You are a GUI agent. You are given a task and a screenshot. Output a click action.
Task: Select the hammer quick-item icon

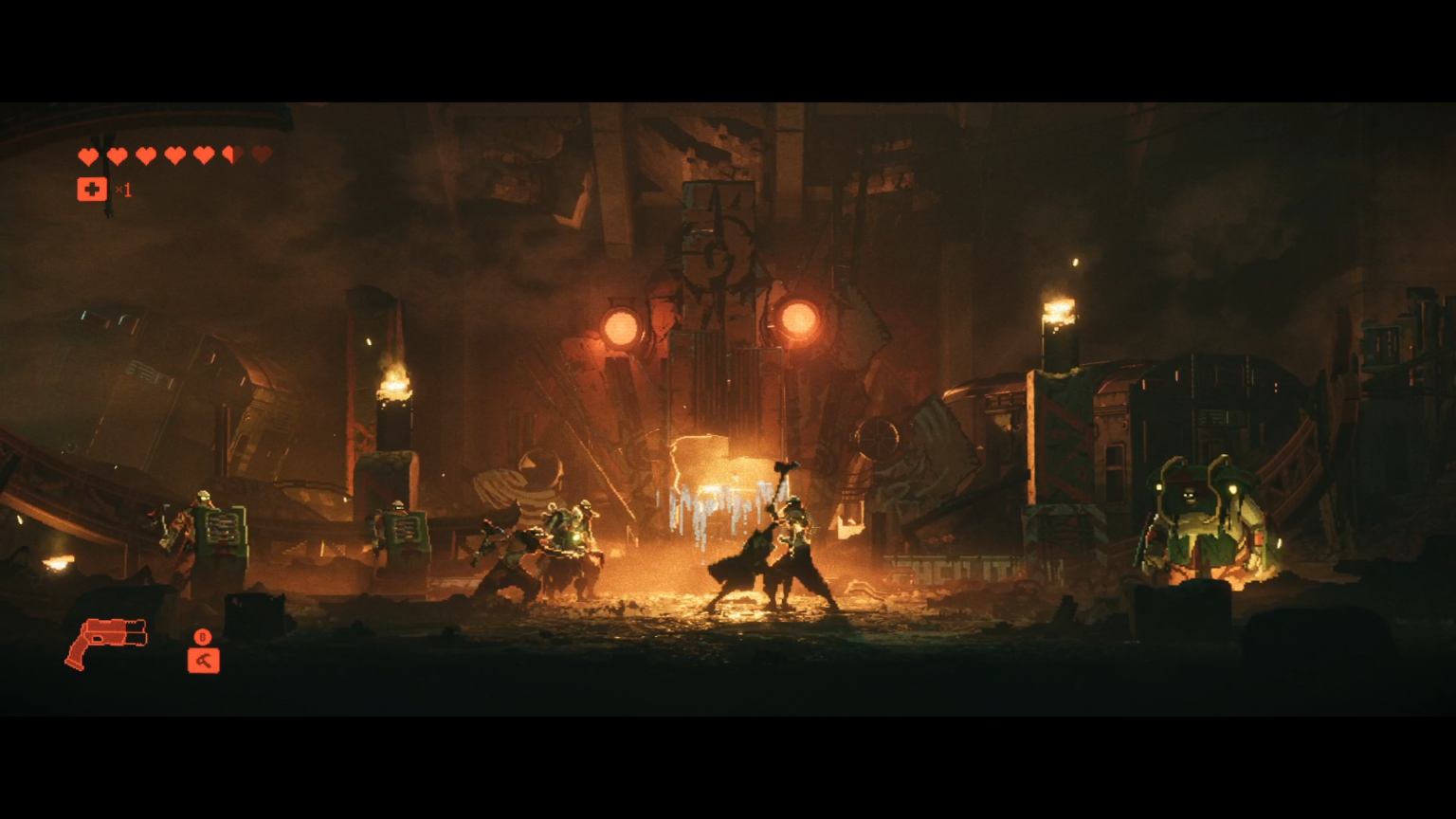(203, 659)
